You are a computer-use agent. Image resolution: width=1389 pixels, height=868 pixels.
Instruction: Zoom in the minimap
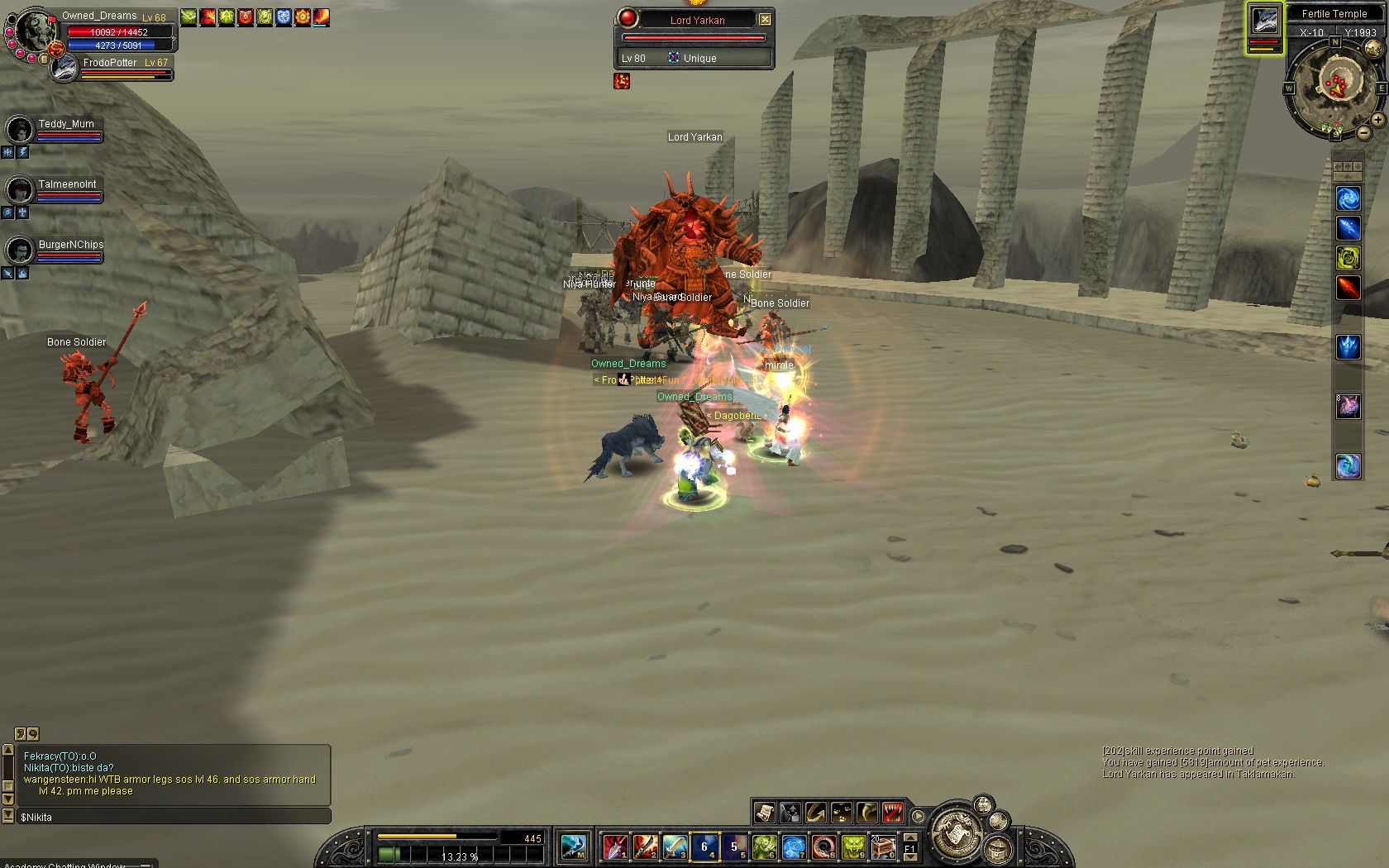[1377, 120]
